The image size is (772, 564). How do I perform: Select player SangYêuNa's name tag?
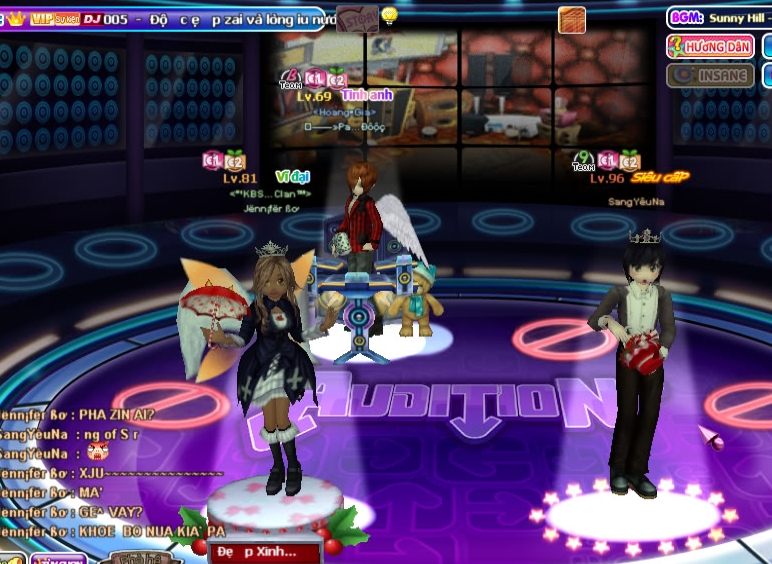[636, 201]
